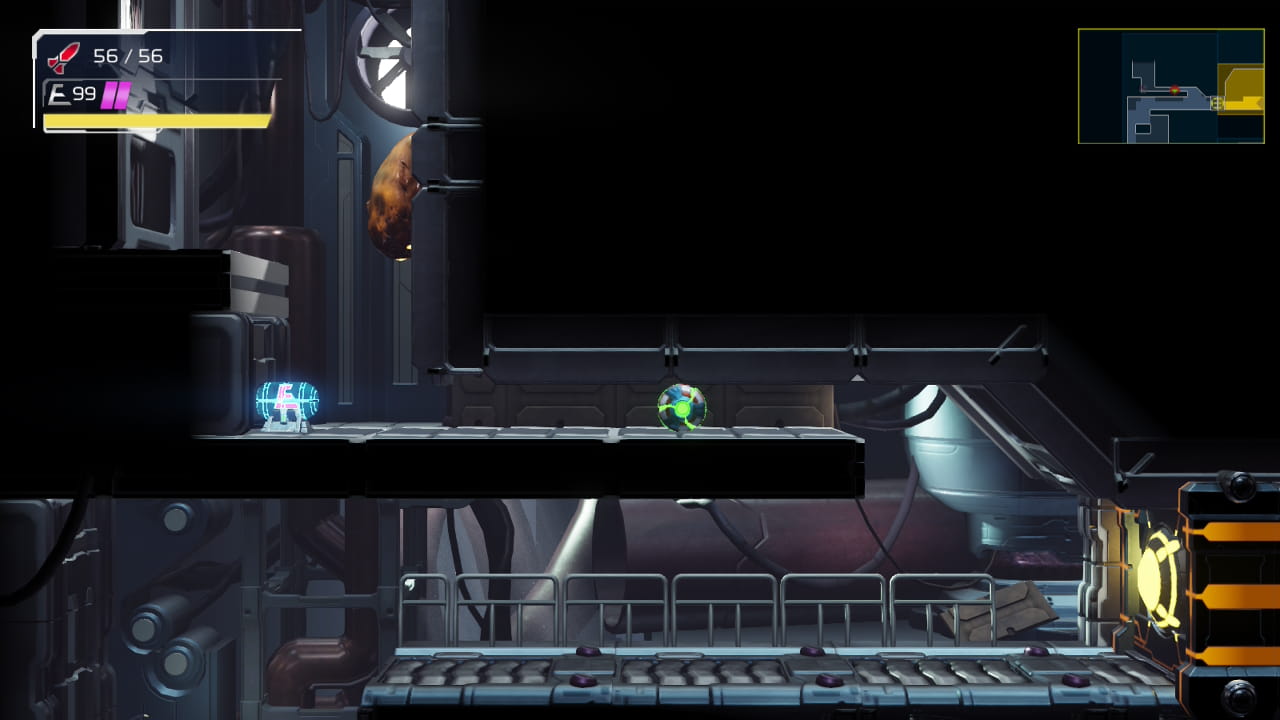Image resolution: width=1280 pixels, height=720 pixels.
Task: Click the yellow energy bar below the tanks
Action: tap(155, 120)
